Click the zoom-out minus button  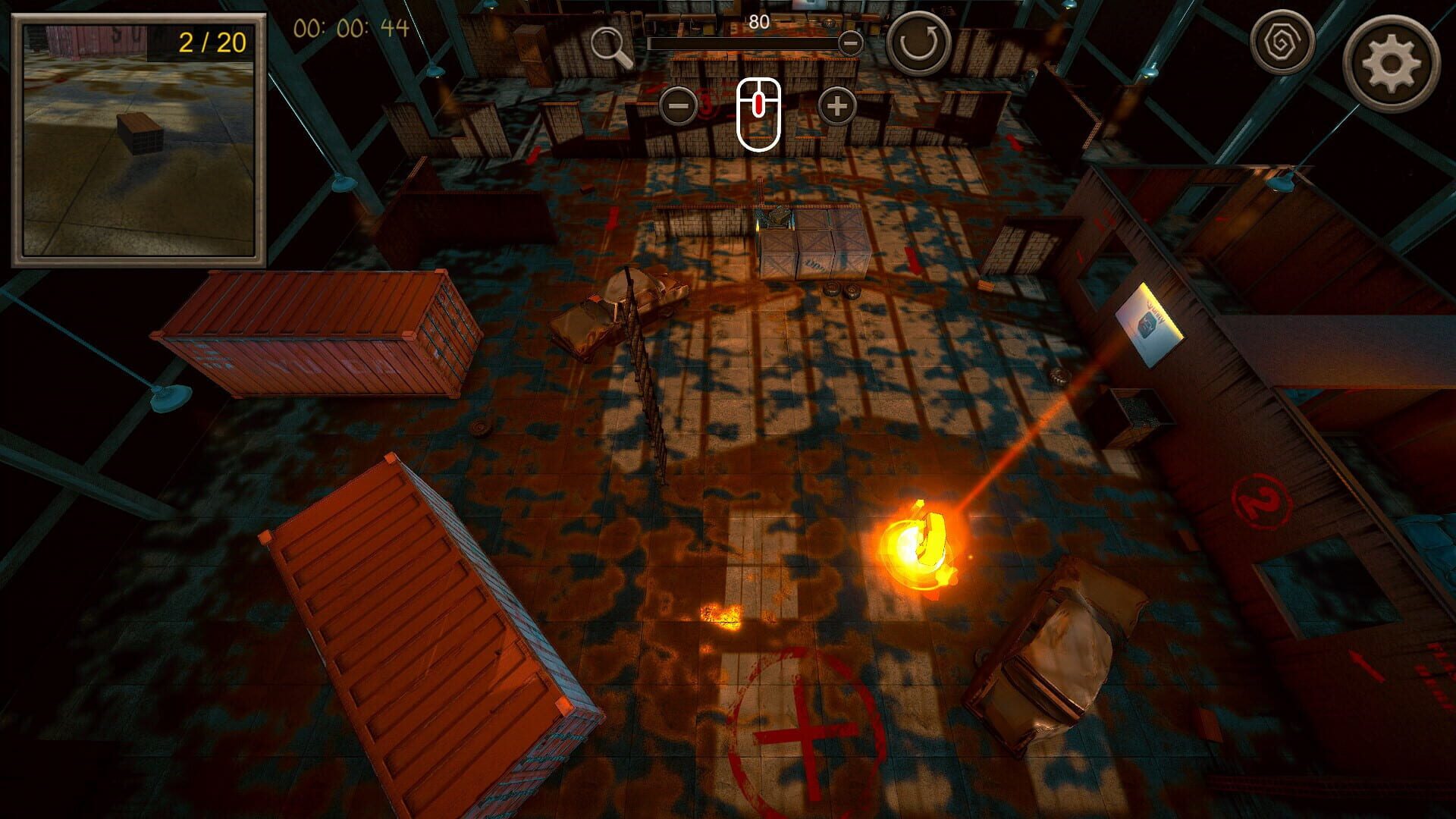[679, 106]
